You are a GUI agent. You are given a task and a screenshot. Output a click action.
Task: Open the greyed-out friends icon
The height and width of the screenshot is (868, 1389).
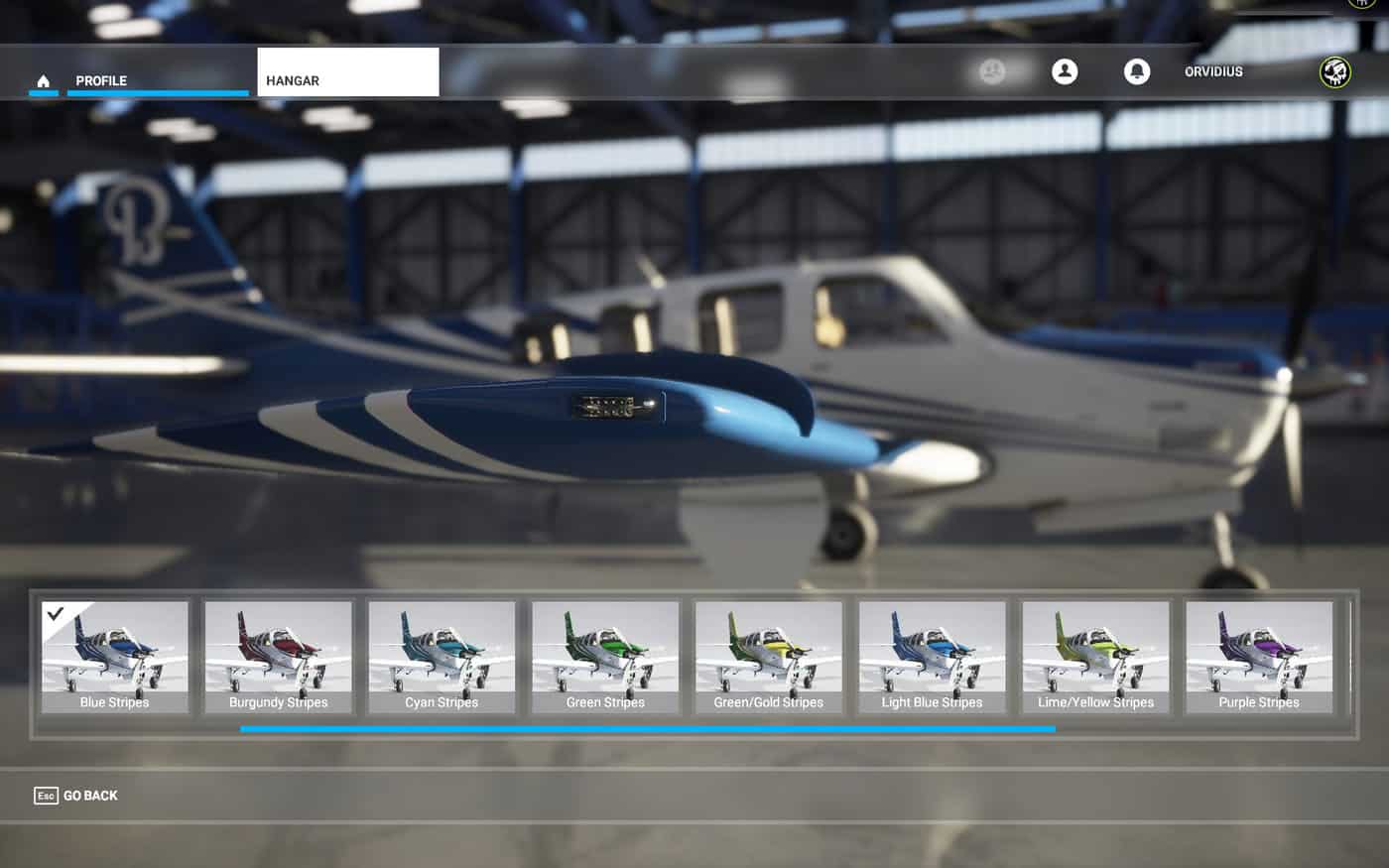(992, 71)
